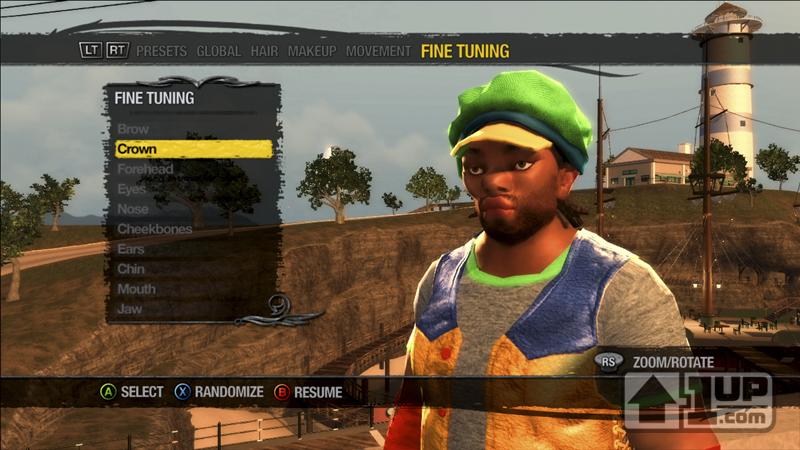Choose the Fine Tuning tab
Image resolution: width=800 pixels, height=450 pixels.
(x=465, y=51)
